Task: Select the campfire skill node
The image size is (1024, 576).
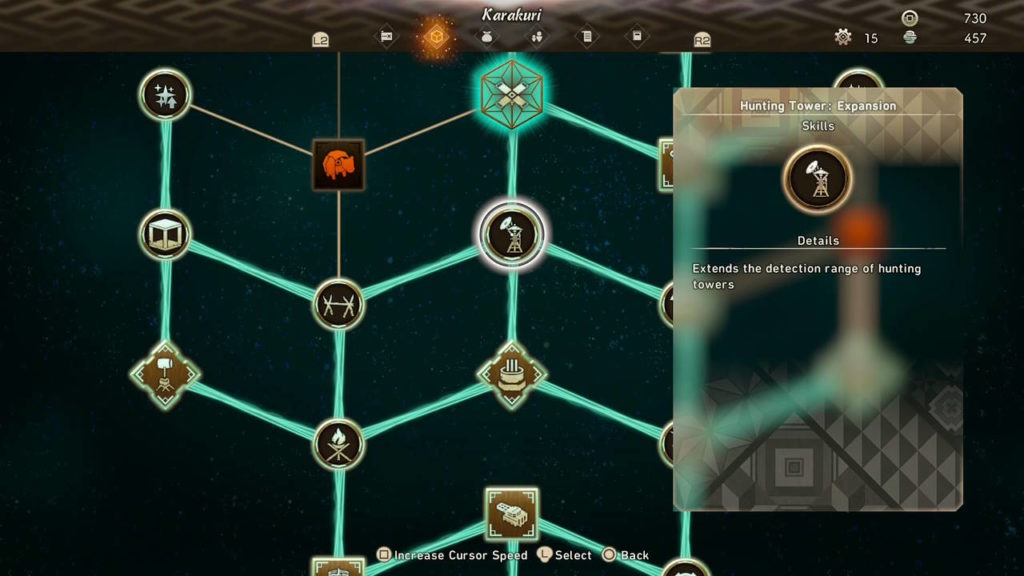Action: 338,444
